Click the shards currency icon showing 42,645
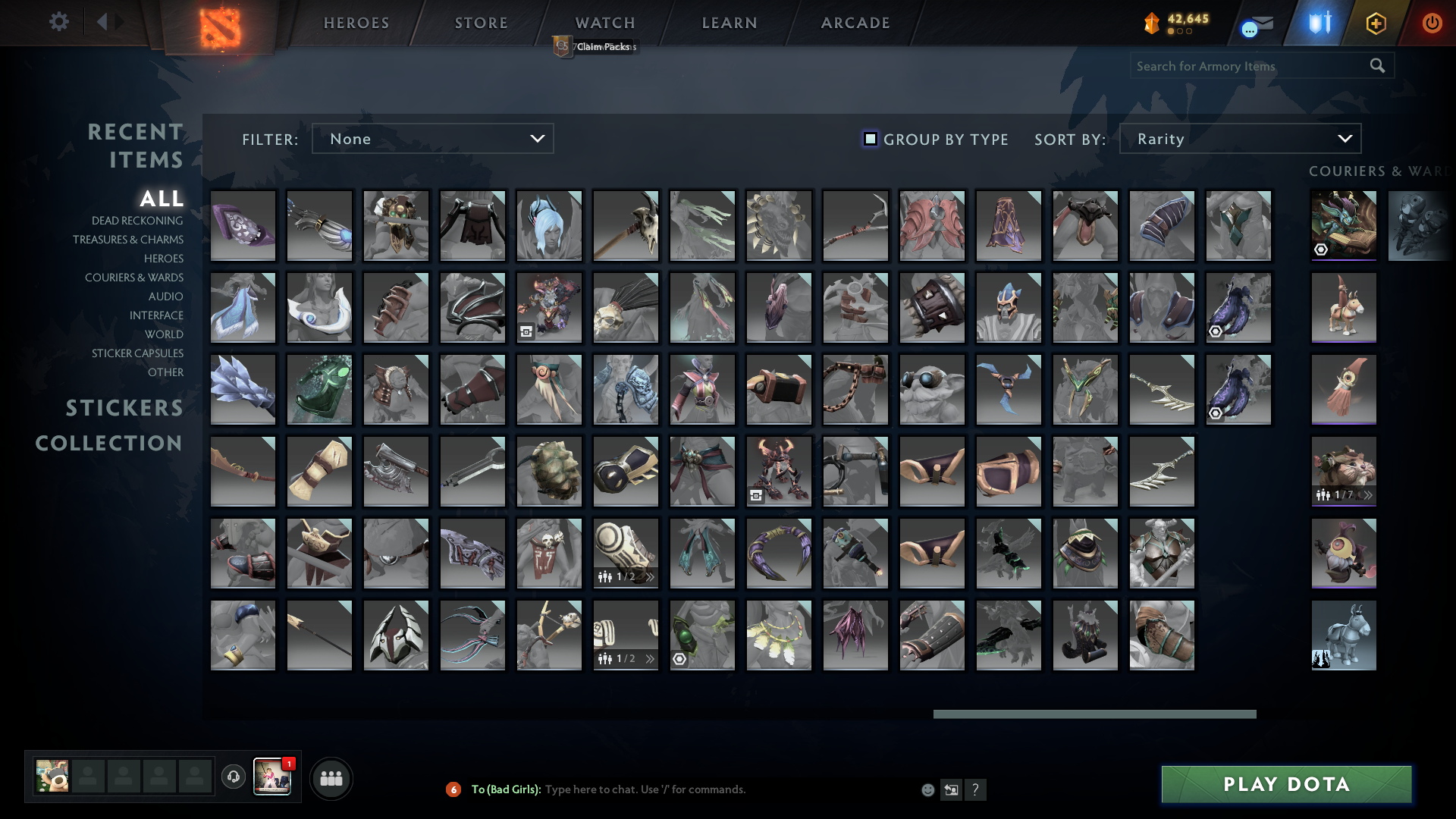This screenshot has width=1456, height=819. tap(1151, 23)
